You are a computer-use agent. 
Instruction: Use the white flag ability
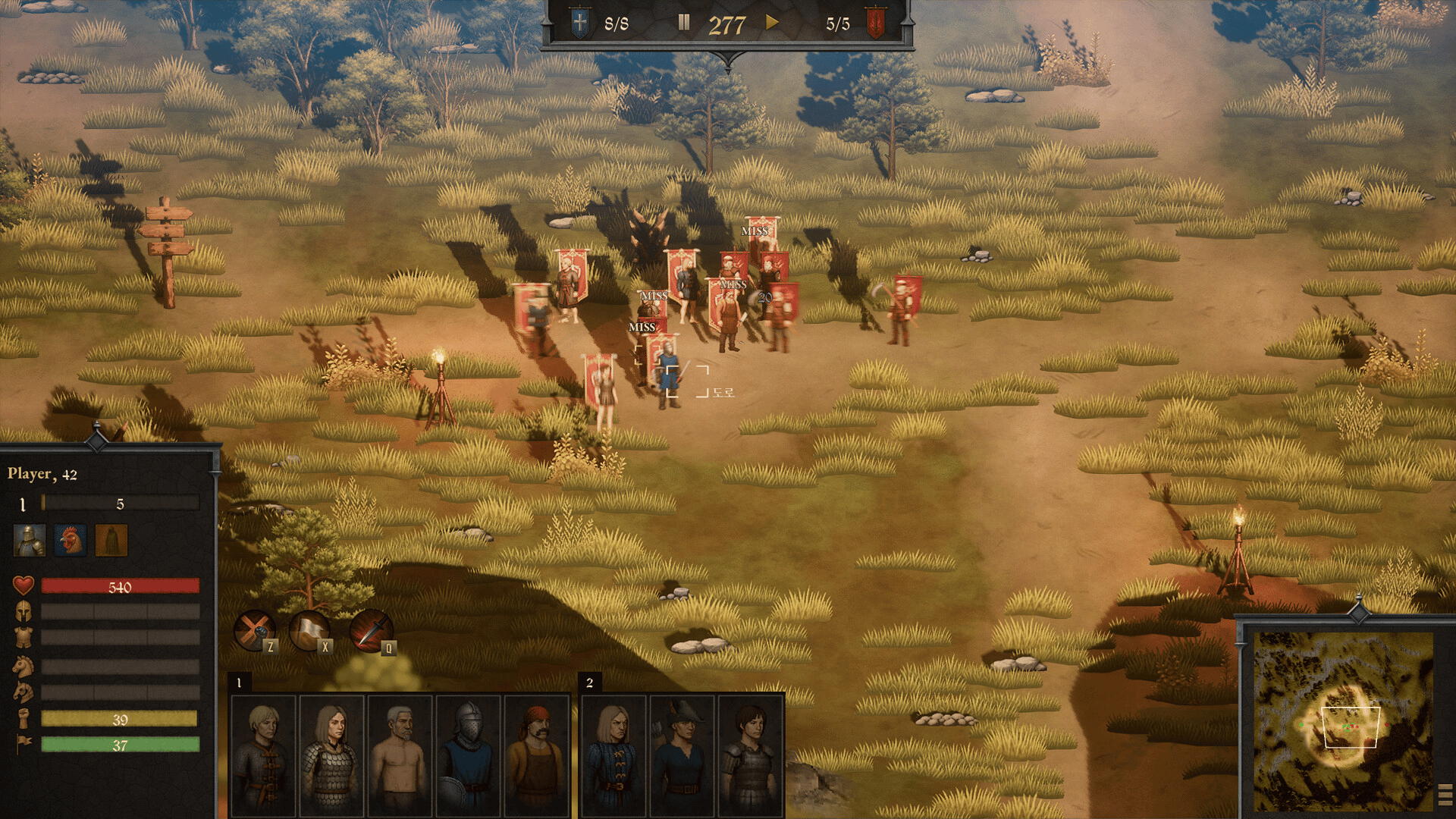tap(309, 629)
